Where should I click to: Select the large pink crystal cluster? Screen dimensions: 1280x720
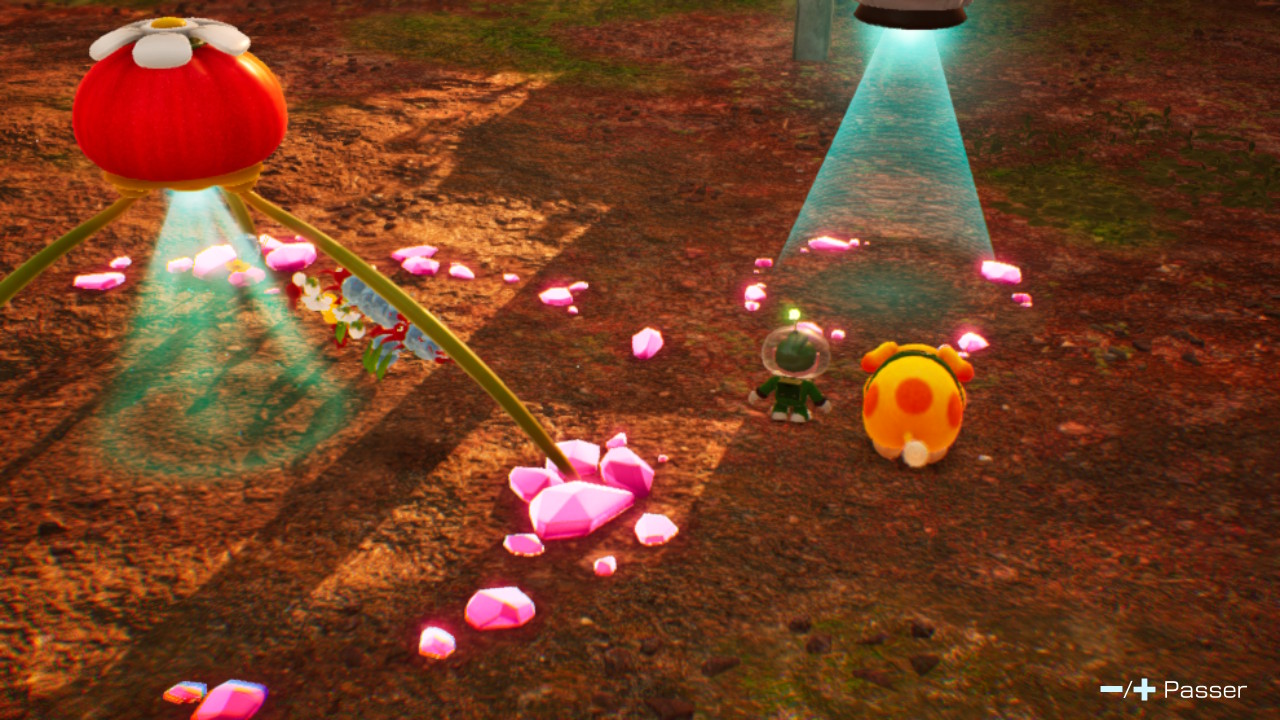point(575,500)
